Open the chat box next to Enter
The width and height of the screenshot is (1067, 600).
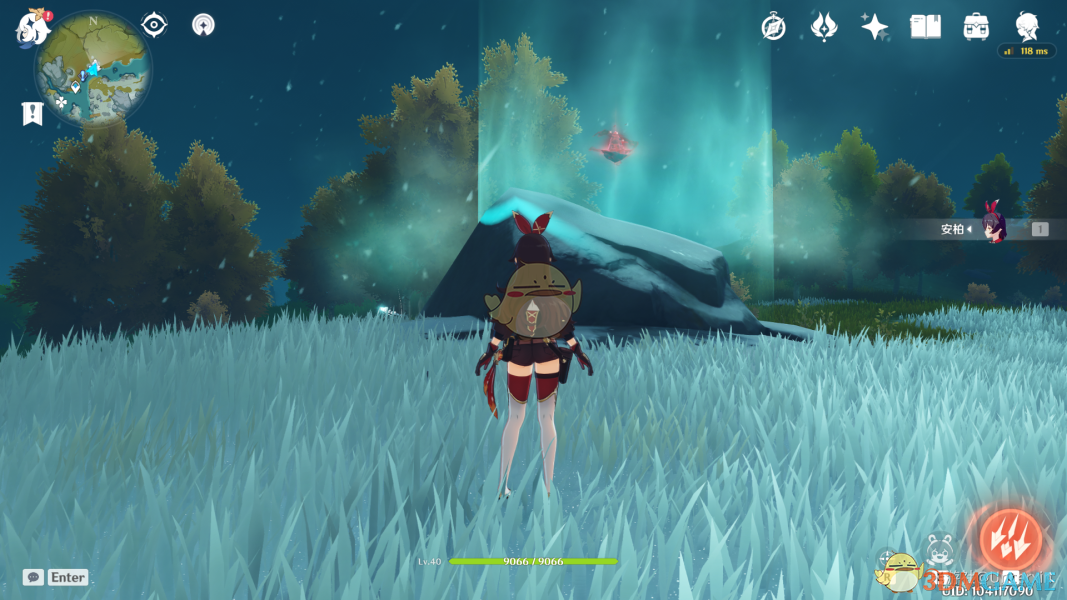(33, 577)
